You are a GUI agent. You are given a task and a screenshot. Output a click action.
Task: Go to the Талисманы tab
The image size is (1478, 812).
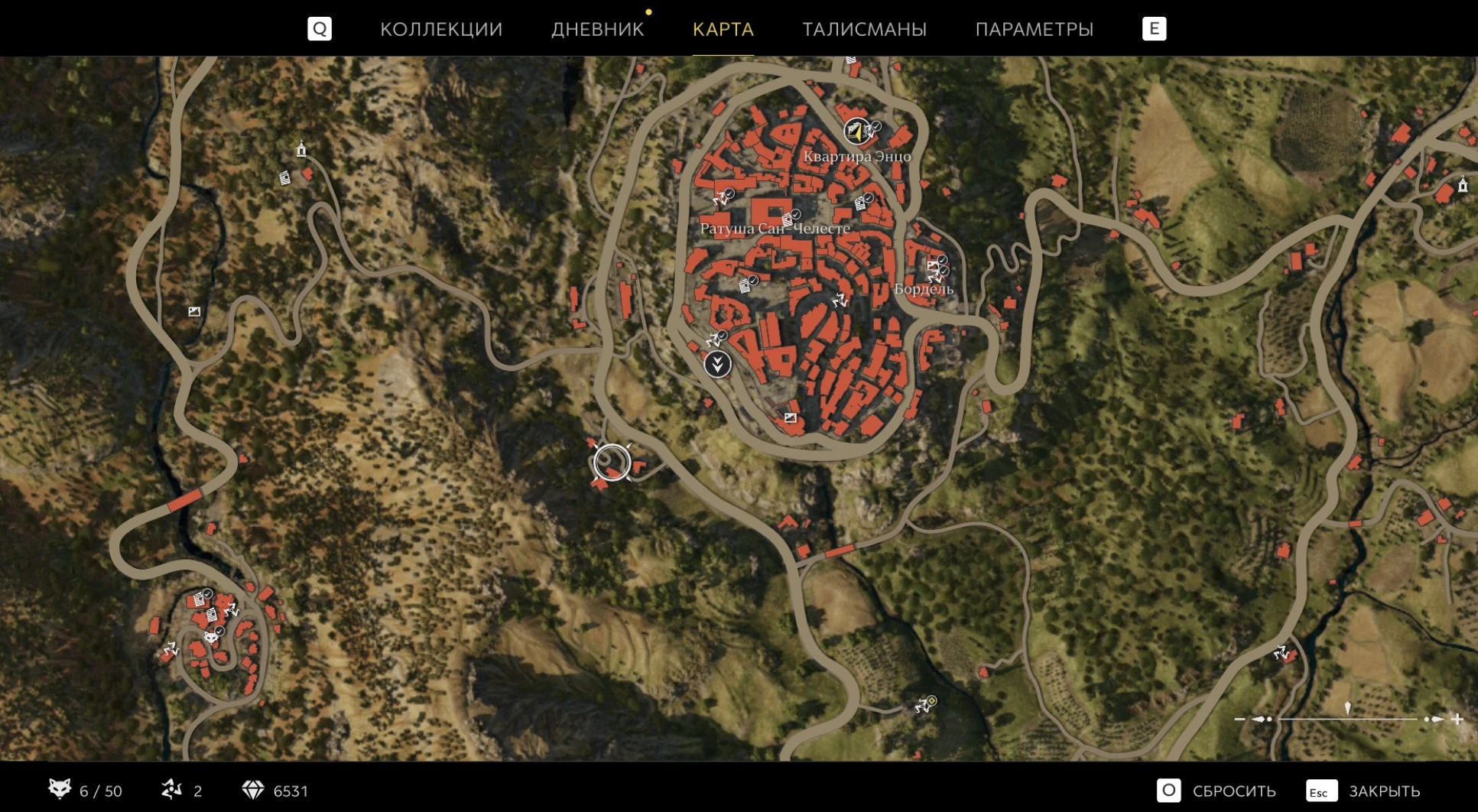pos(864,29)
